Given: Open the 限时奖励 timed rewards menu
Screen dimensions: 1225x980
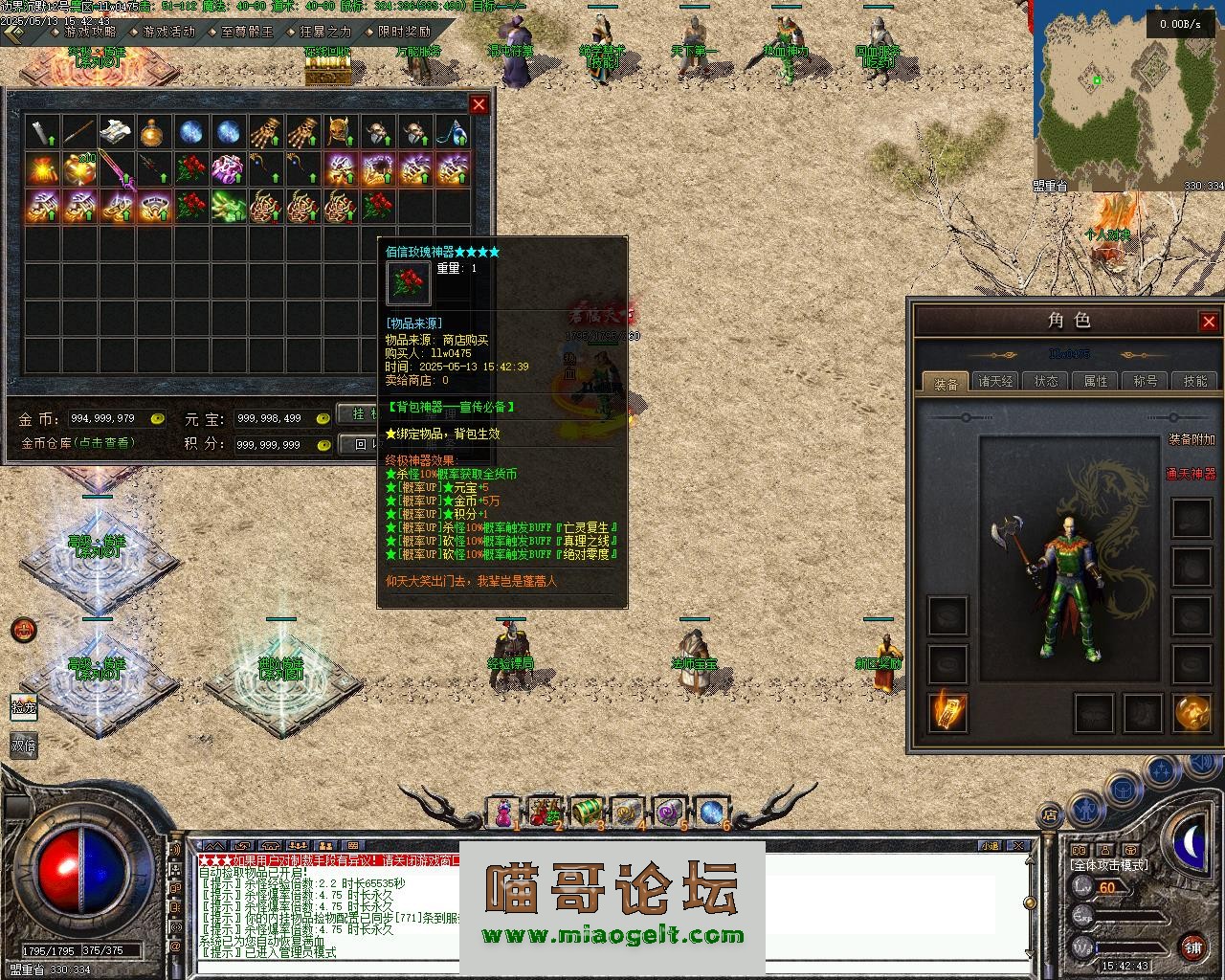Looking at the screenshot, I should (403, 32).
